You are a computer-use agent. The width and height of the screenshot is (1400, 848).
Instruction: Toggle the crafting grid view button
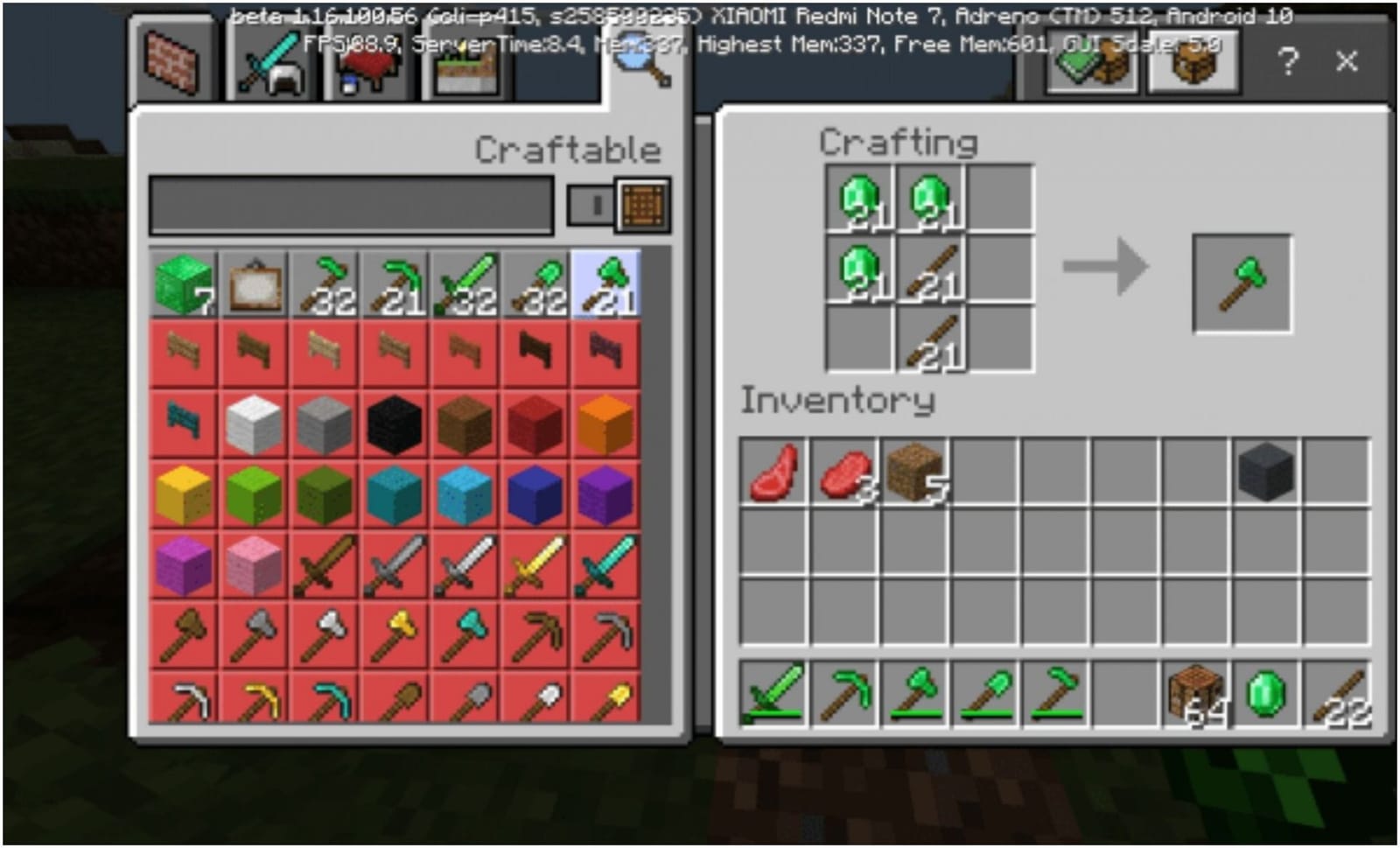click(644, 204)
